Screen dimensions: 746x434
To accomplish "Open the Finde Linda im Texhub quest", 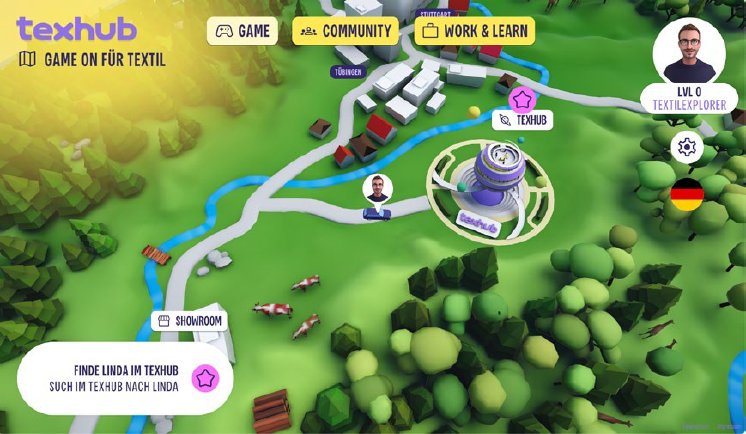I will [125, 378].
